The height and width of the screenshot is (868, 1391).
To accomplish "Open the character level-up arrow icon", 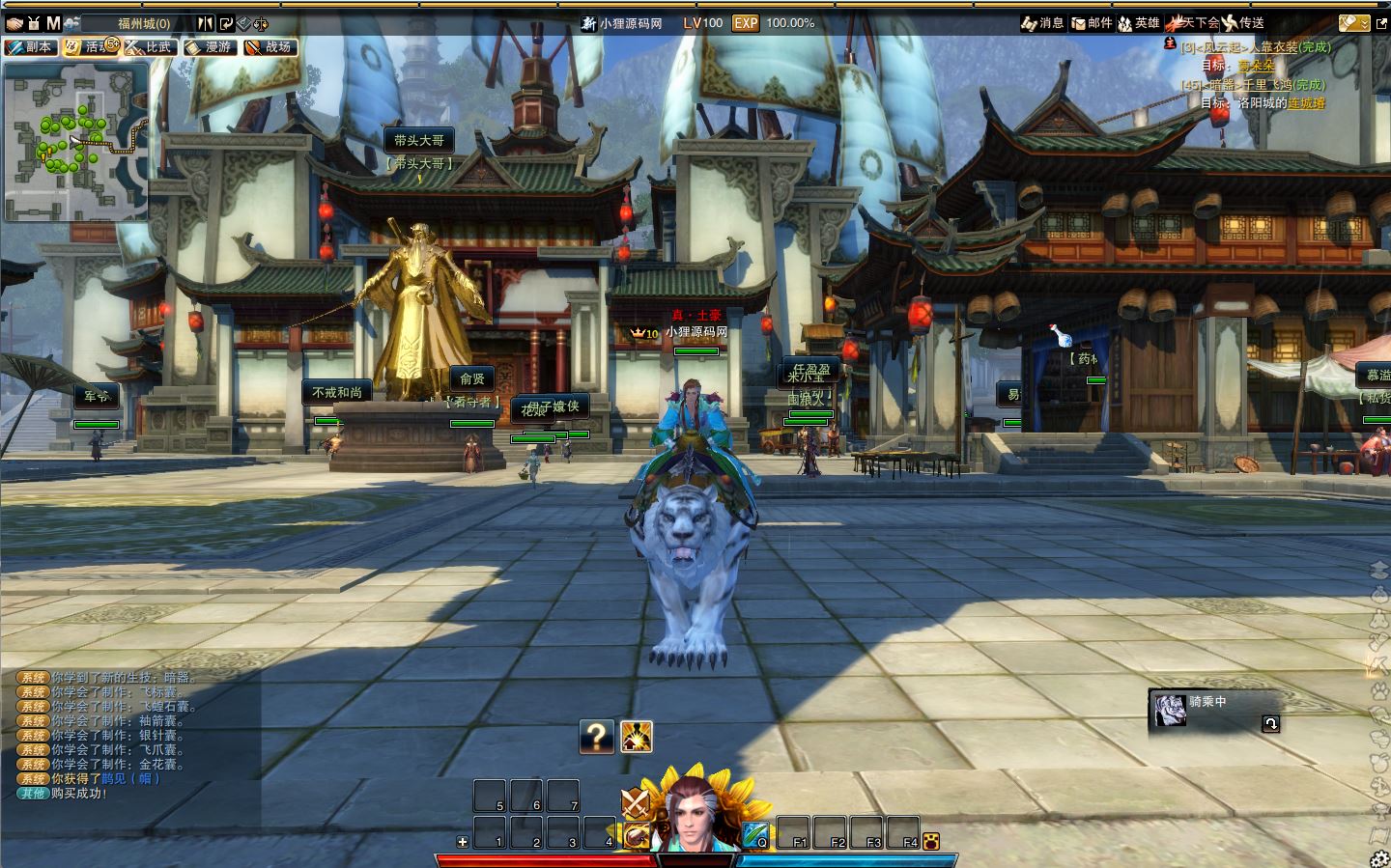I will [636, 737].
